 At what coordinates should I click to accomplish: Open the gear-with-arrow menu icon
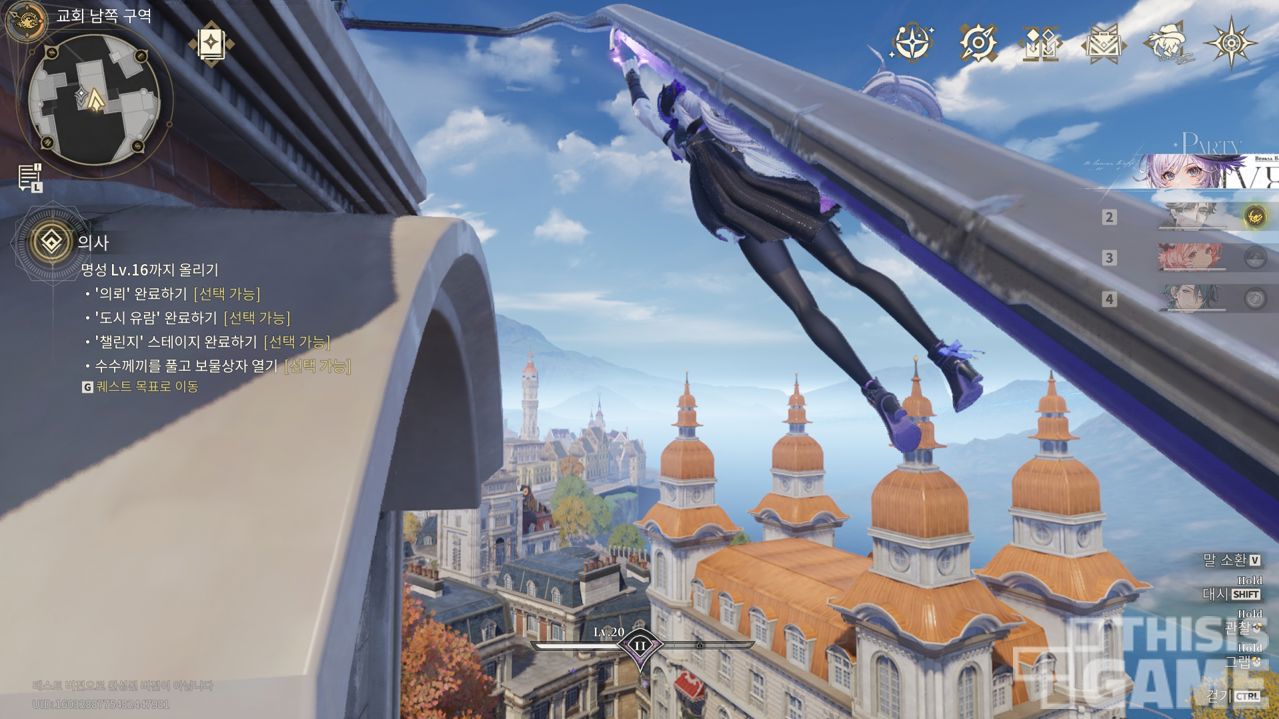click(978, 42)
